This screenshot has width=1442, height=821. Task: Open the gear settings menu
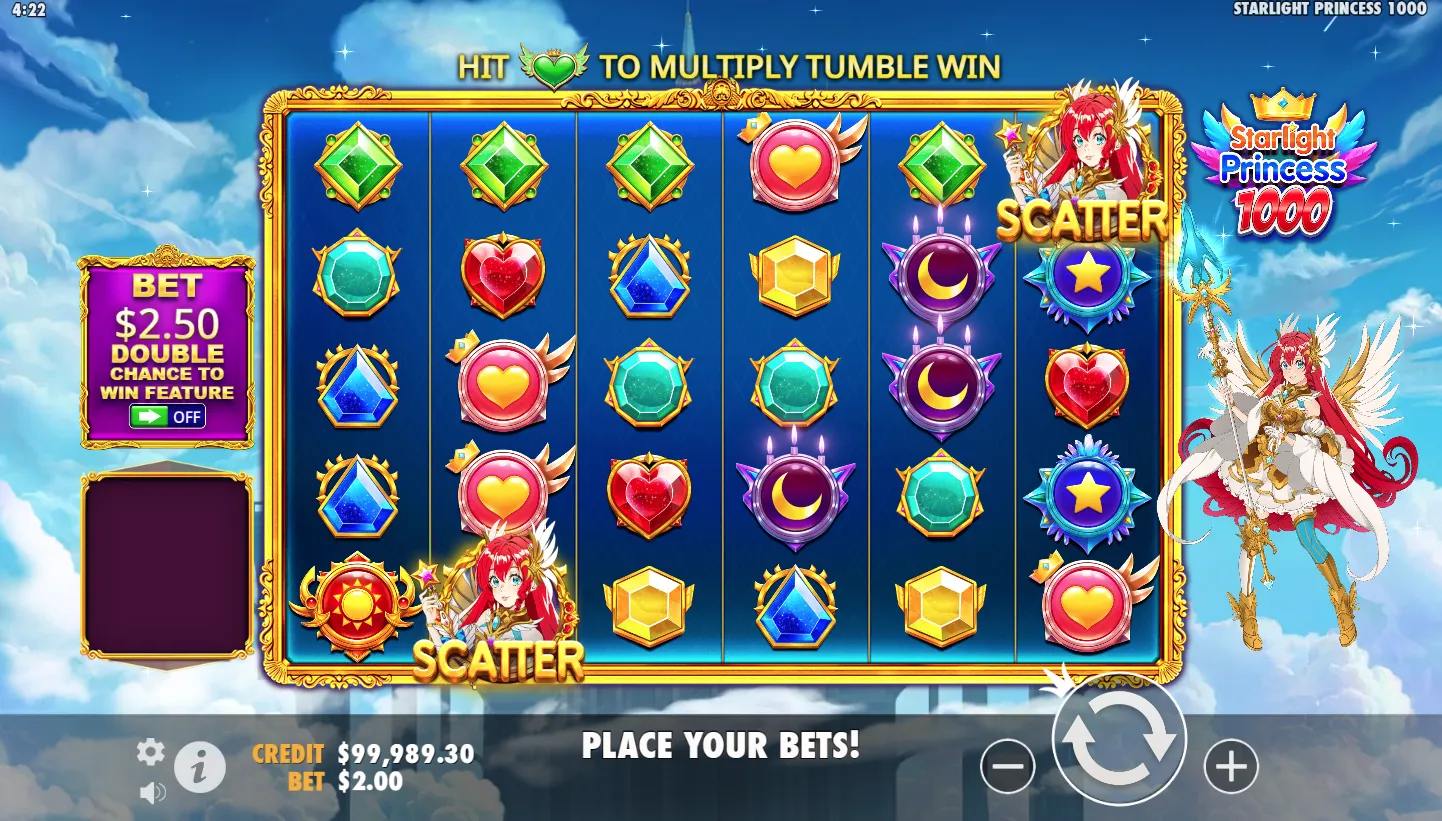point(151,752)
